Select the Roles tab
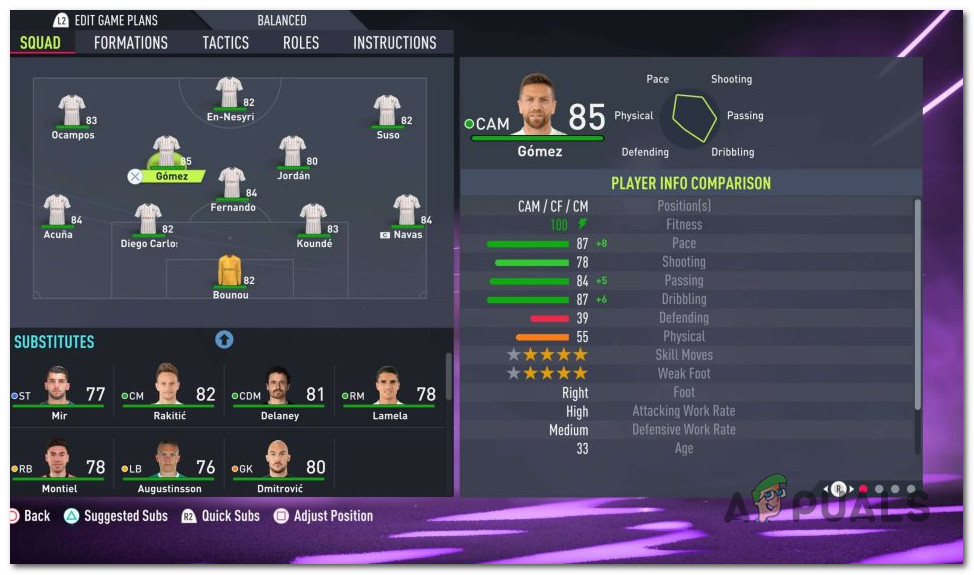This screenshot has height=575, width=974. click(x=301, y=43)
